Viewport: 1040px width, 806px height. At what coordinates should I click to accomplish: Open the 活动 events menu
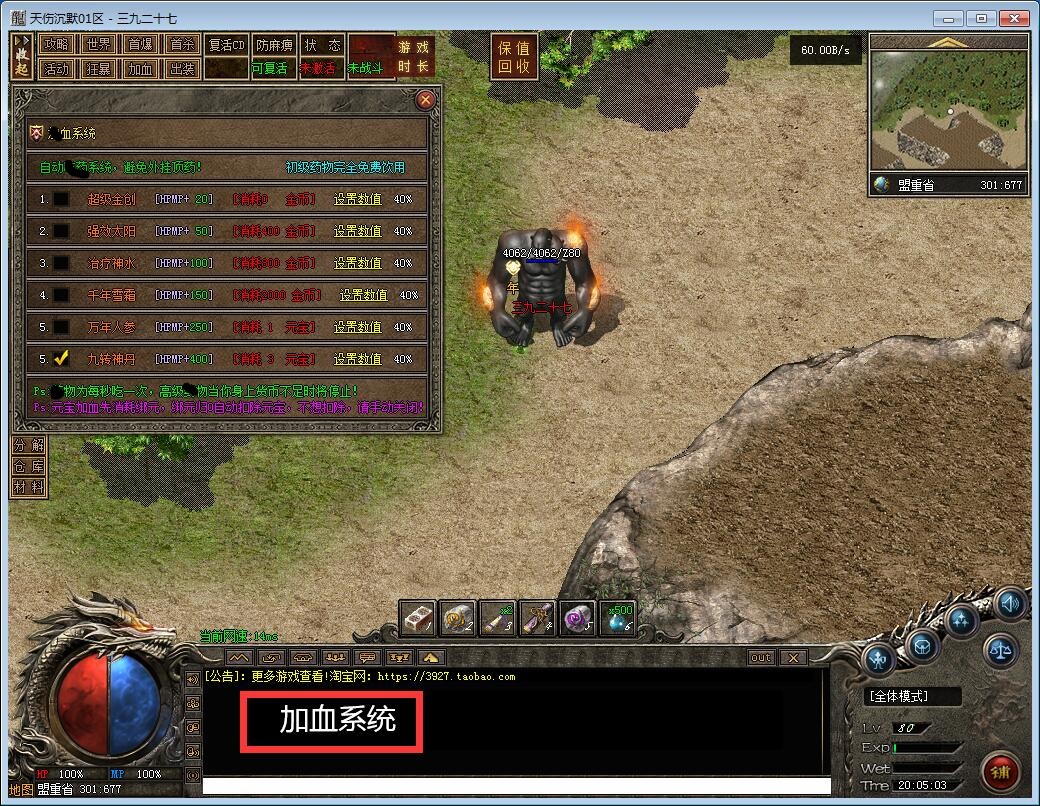pos(57,69)
